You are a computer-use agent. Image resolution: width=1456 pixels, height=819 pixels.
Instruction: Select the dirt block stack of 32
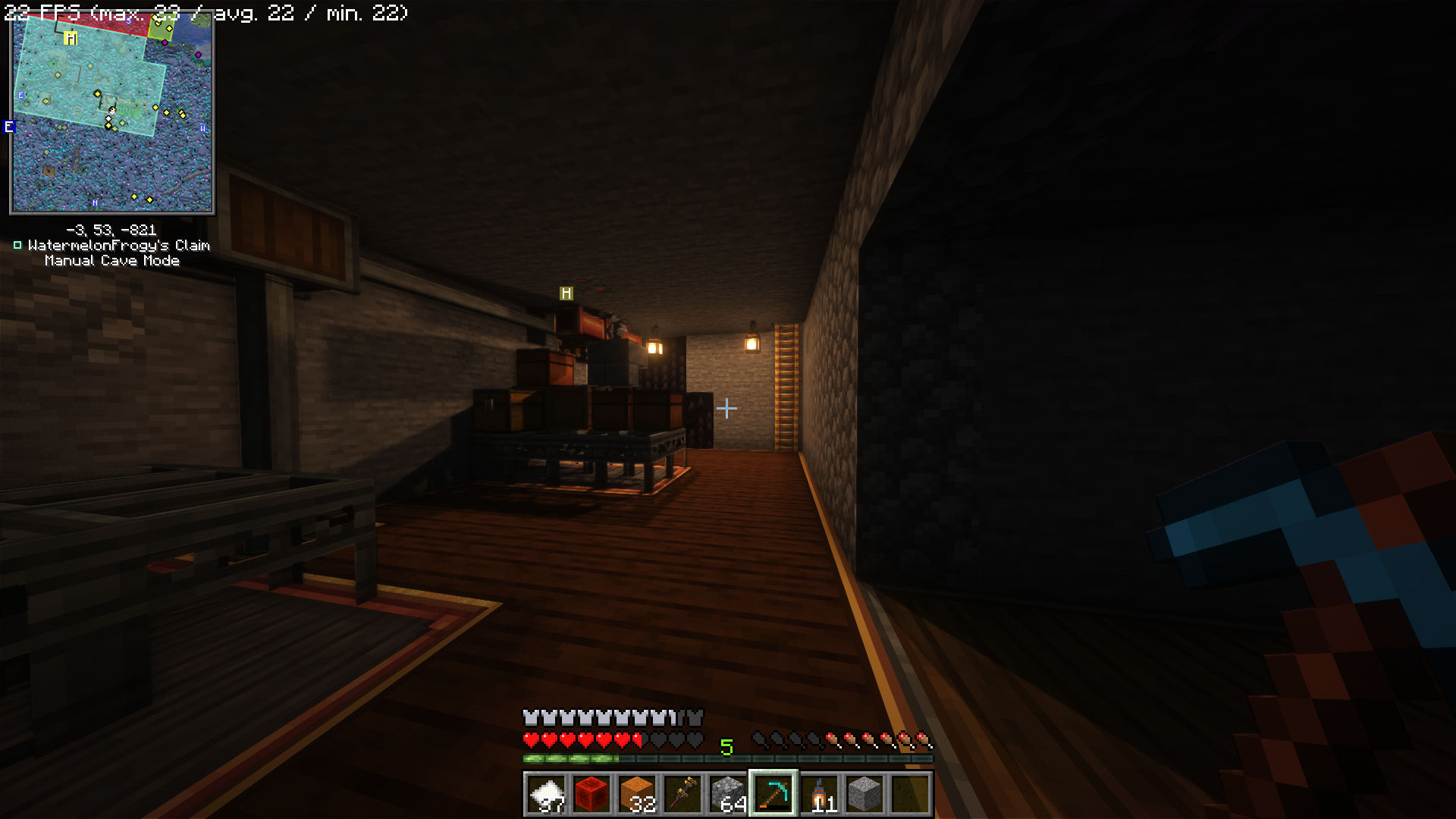(639, 793)
